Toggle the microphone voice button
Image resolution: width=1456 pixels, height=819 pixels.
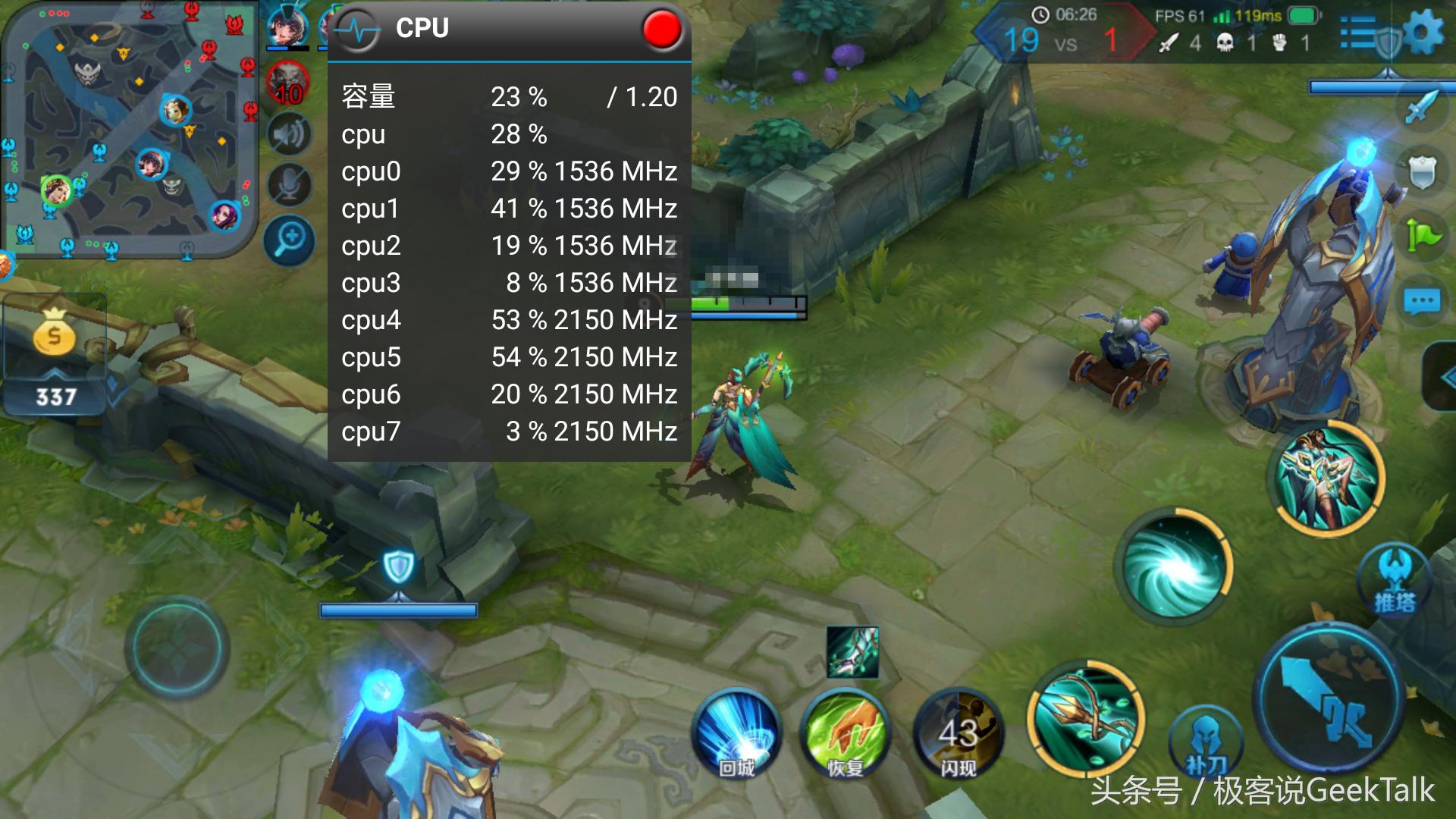click(289, 185)
